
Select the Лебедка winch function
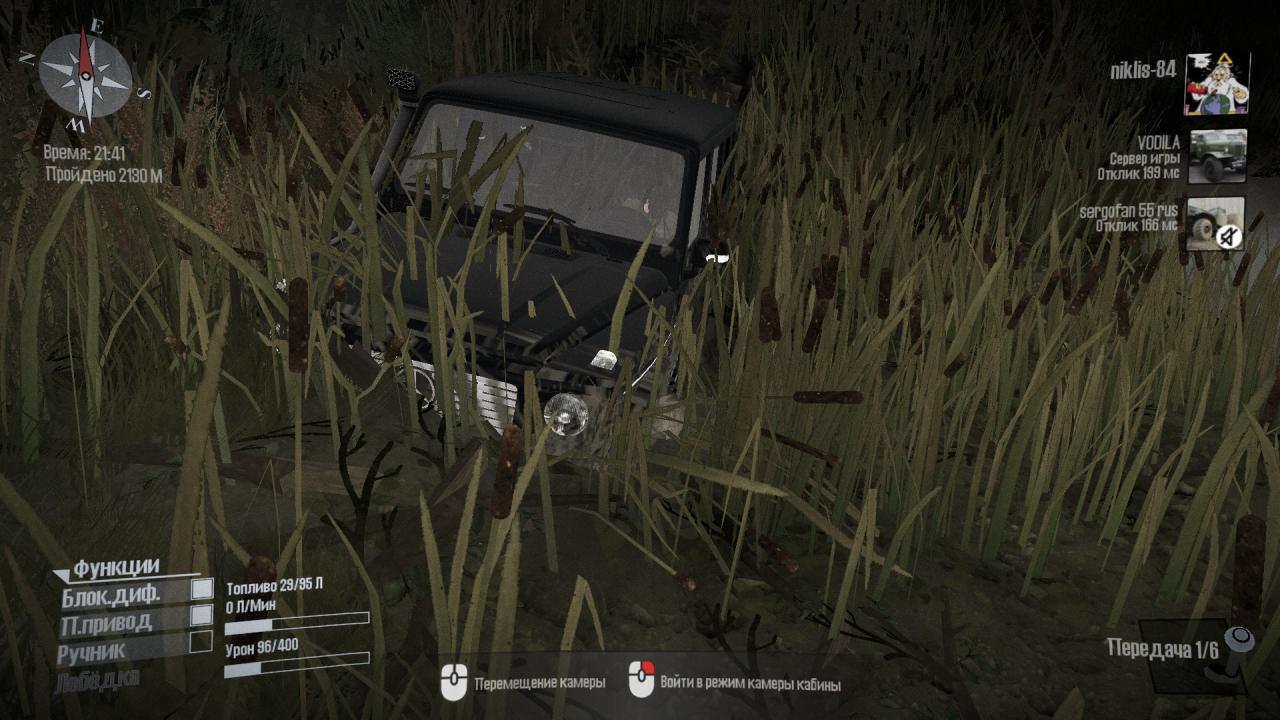99,678
